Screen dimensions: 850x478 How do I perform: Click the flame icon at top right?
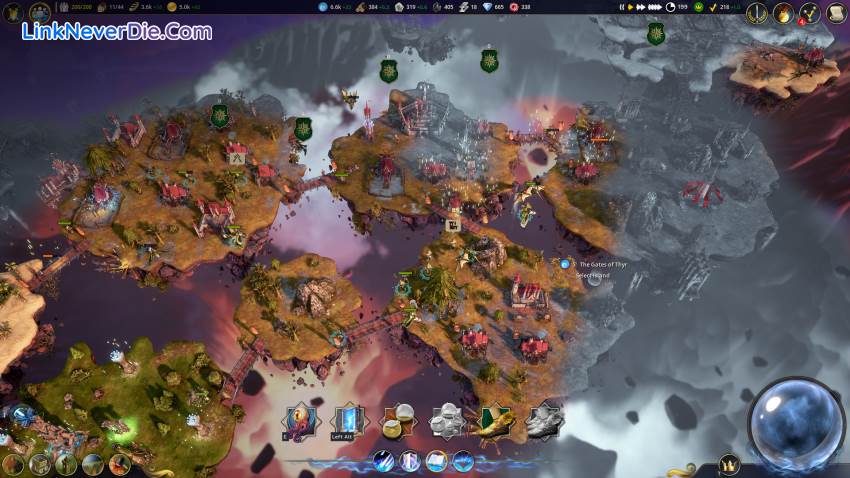[x=783, y=14]
